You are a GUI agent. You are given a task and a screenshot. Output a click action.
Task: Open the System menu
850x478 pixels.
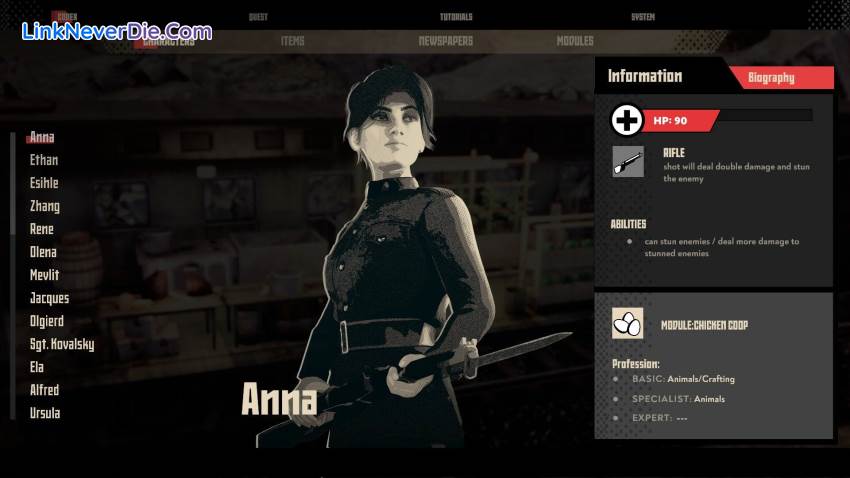(643, 17)
